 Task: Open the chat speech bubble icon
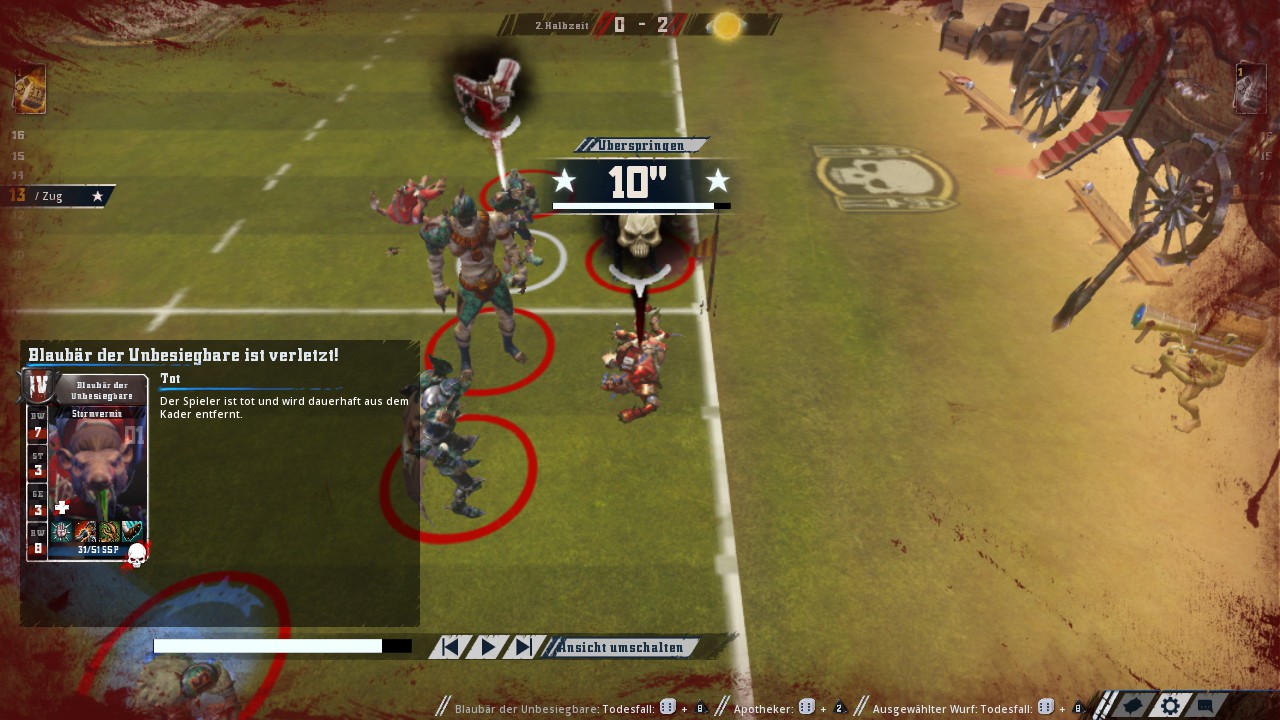[x=1206, y=705]
